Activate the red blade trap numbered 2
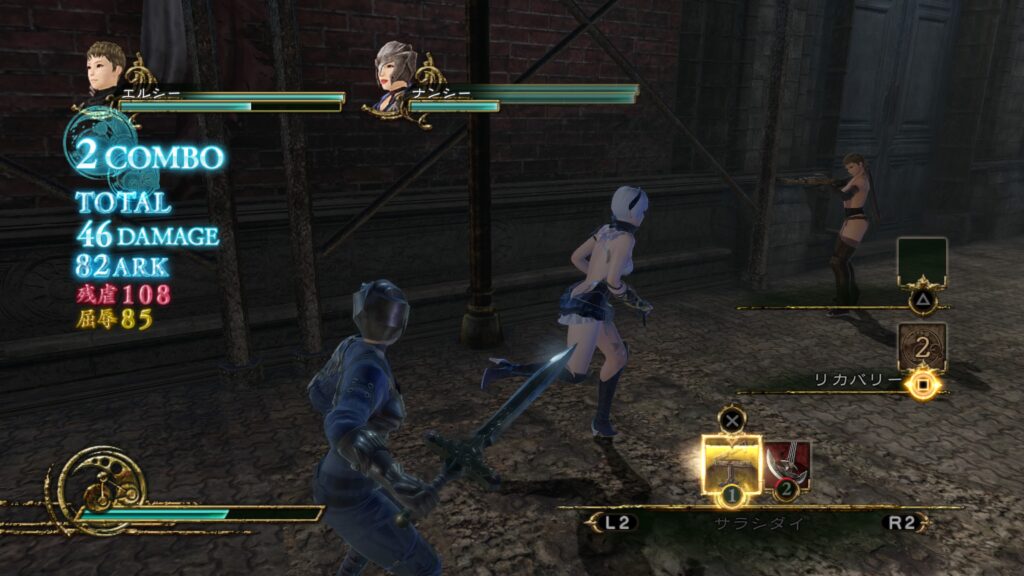The width and height of the screenshot is (1024, 576). pos(787,463)
